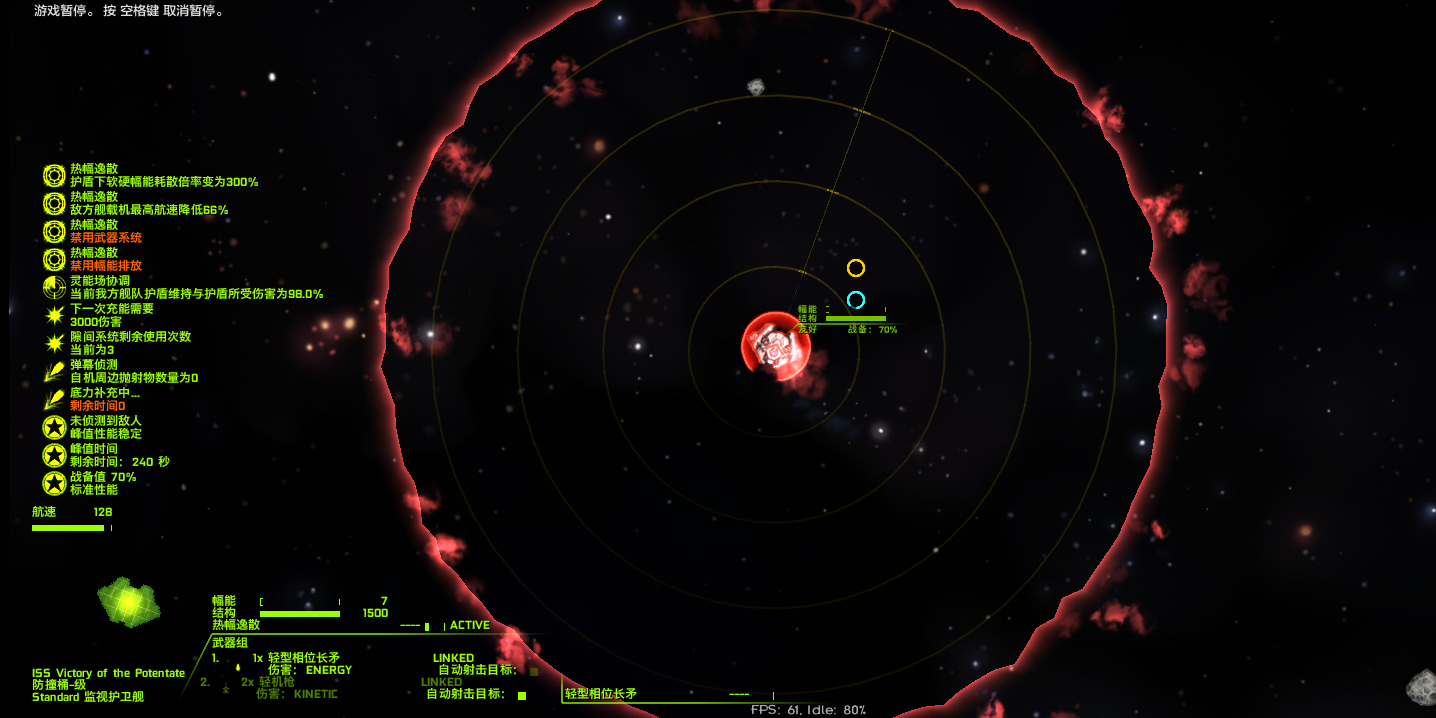Screen dimensions: 1436x718
Task: Click the green ship armor diagram
Action: 129,602
